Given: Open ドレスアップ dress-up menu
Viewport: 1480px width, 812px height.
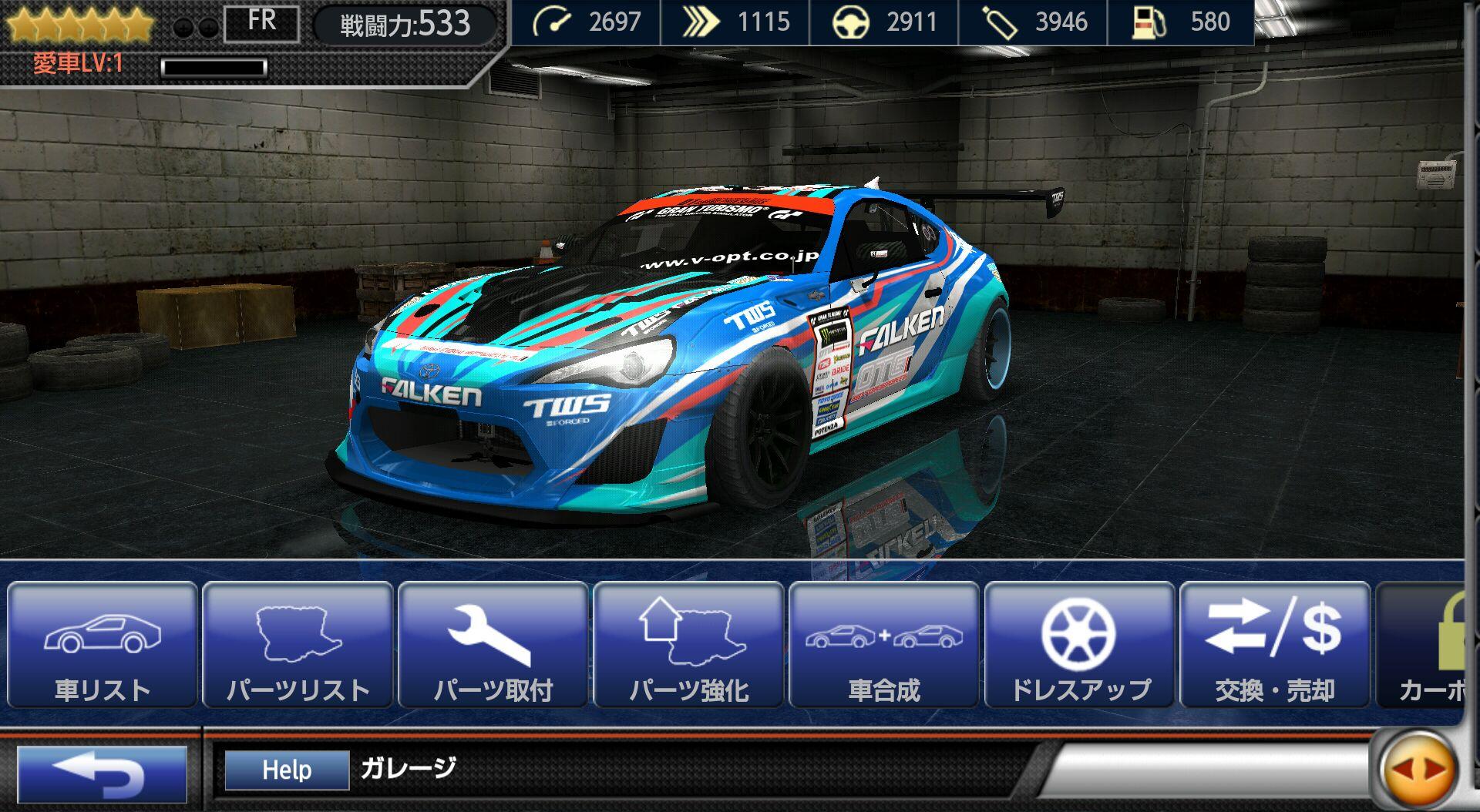Looking at the screenshot, I should 1079,645.
